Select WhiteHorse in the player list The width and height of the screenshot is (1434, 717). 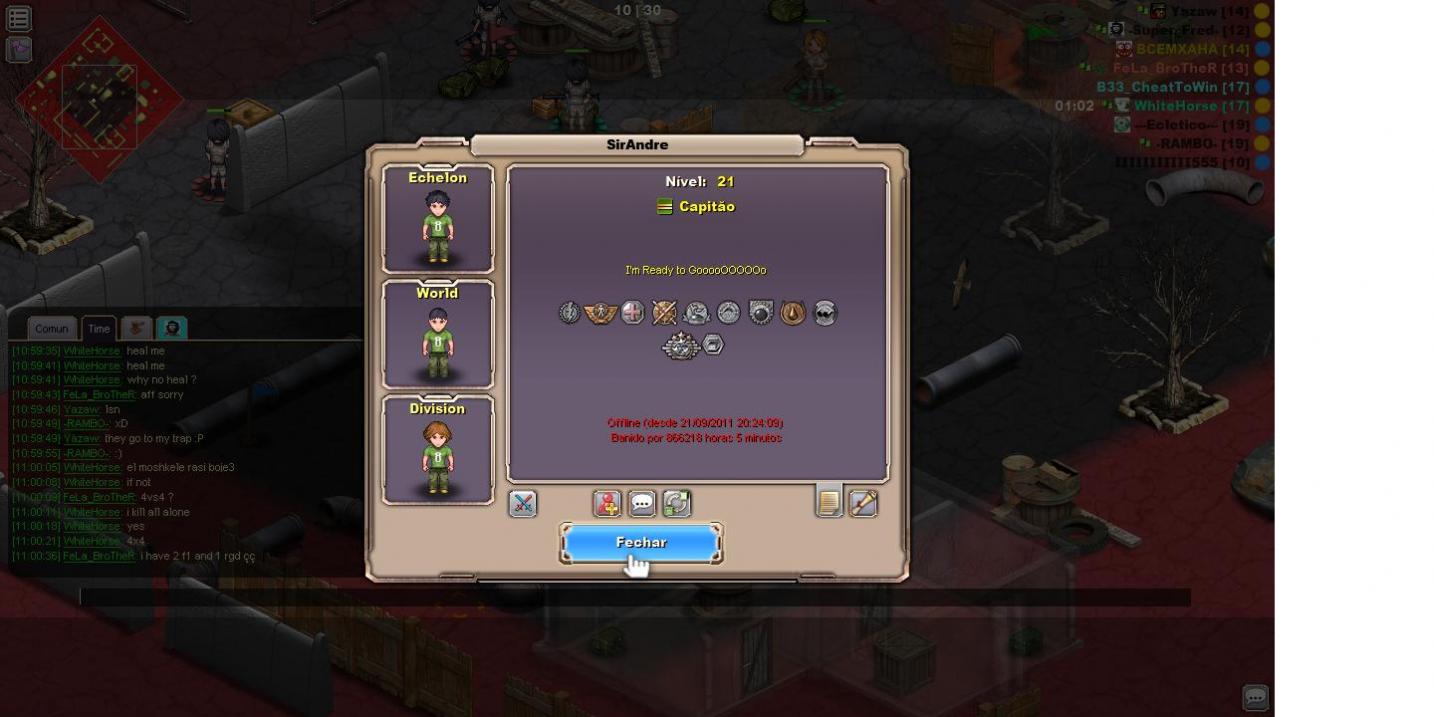(1176, 106)
